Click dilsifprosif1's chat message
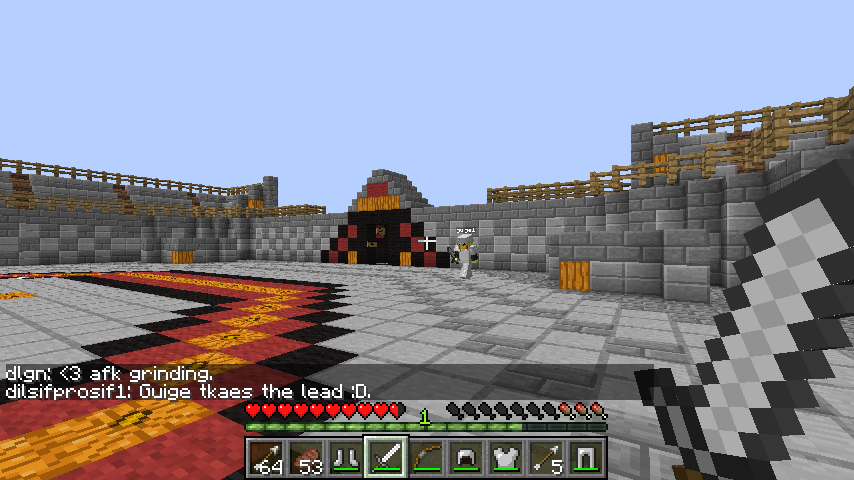This screenshot has height=480, width=854. click(x=189, y=390)
